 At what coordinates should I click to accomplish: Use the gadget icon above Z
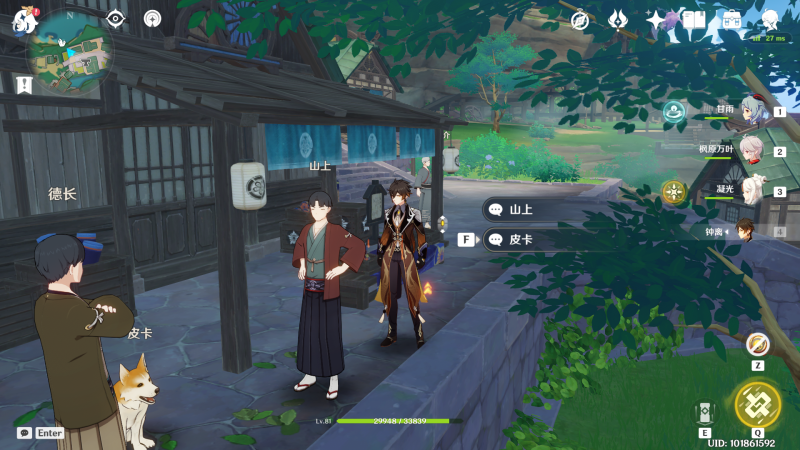pos(758,345)
